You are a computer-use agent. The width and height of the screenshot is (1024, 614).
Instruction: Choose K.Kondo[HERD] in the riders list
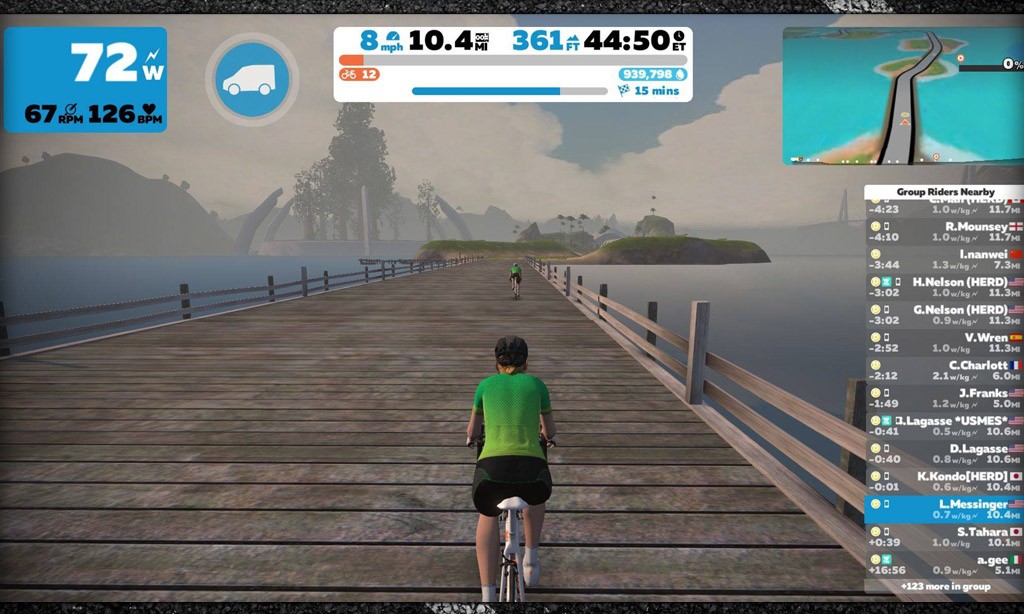click(944, 482)
